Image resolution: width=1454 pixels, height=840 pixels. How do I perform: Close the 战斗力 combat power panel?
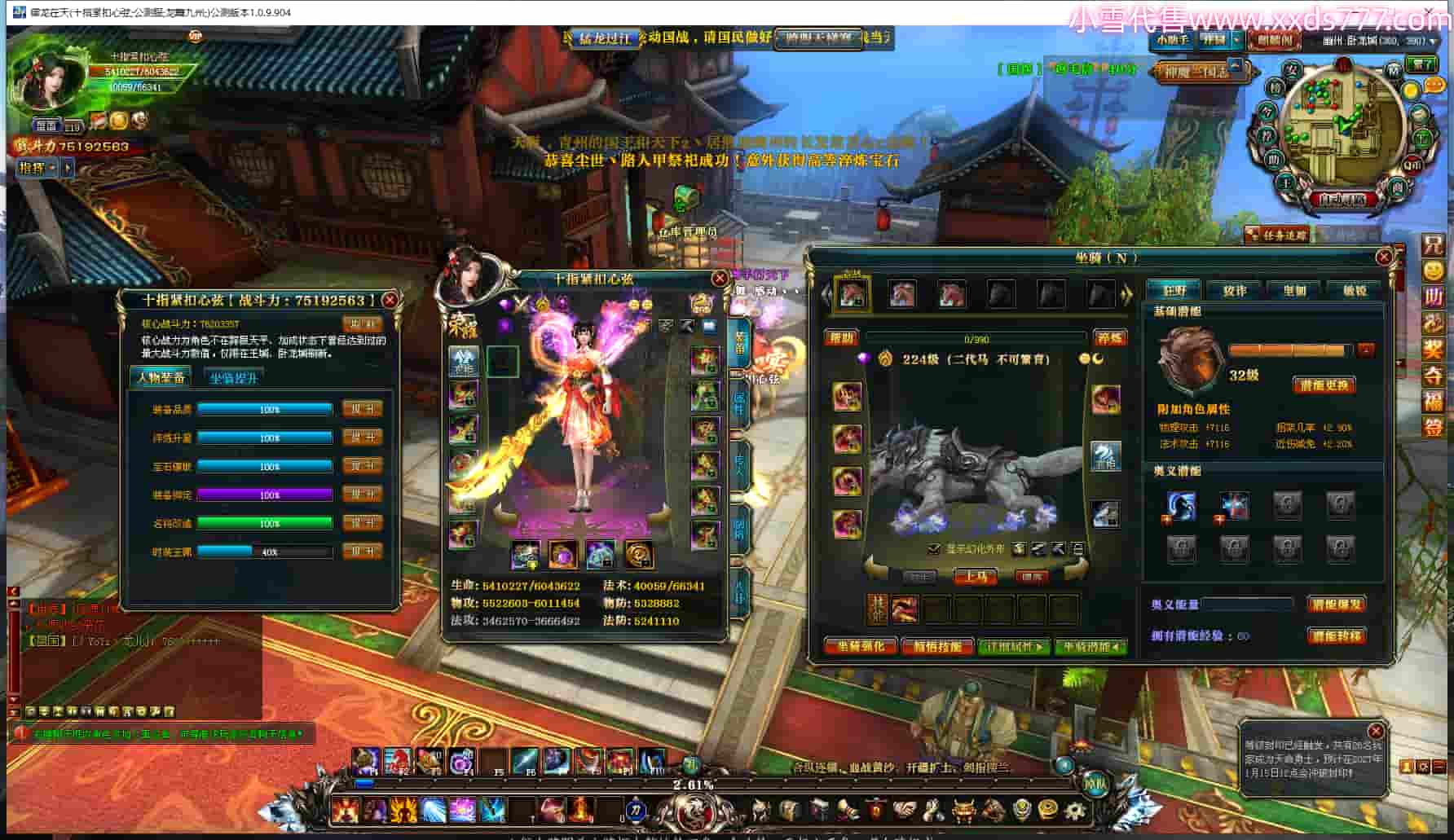[x=390, y=300]
